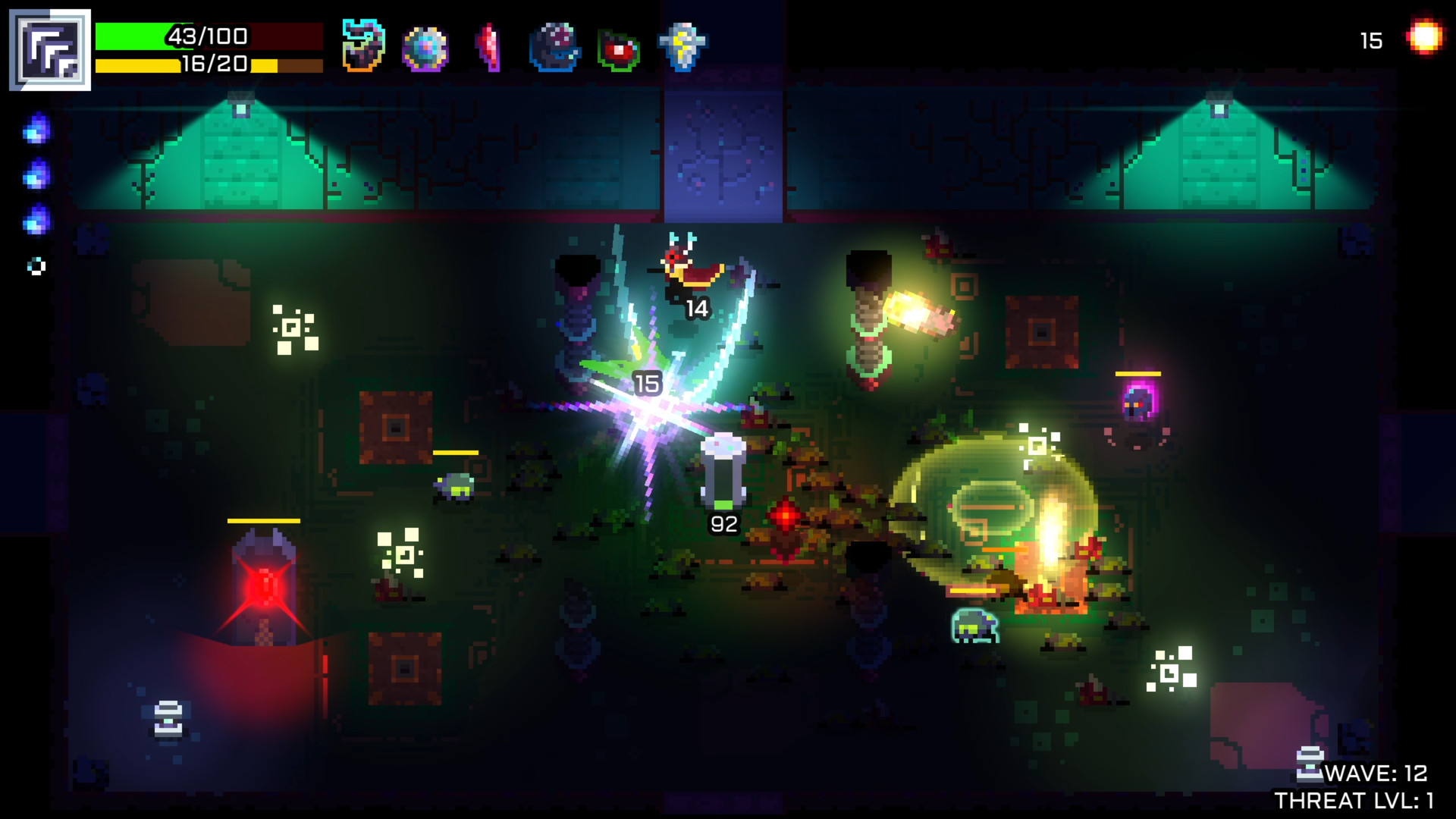Click the silver lightning charm item icon
1456x819 pixels.
[682, 45]
